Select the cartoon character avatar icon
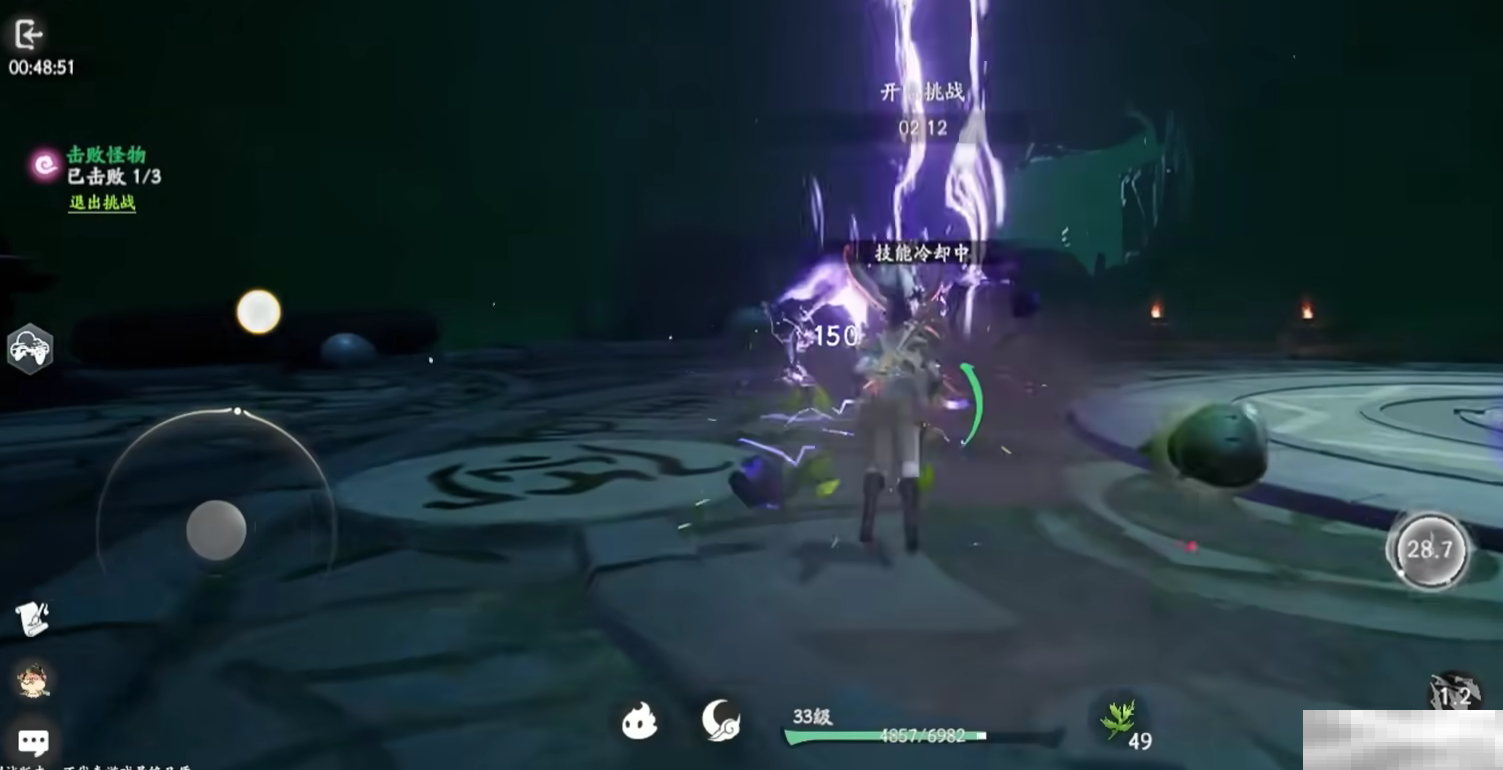 click(x=33, y=681)
